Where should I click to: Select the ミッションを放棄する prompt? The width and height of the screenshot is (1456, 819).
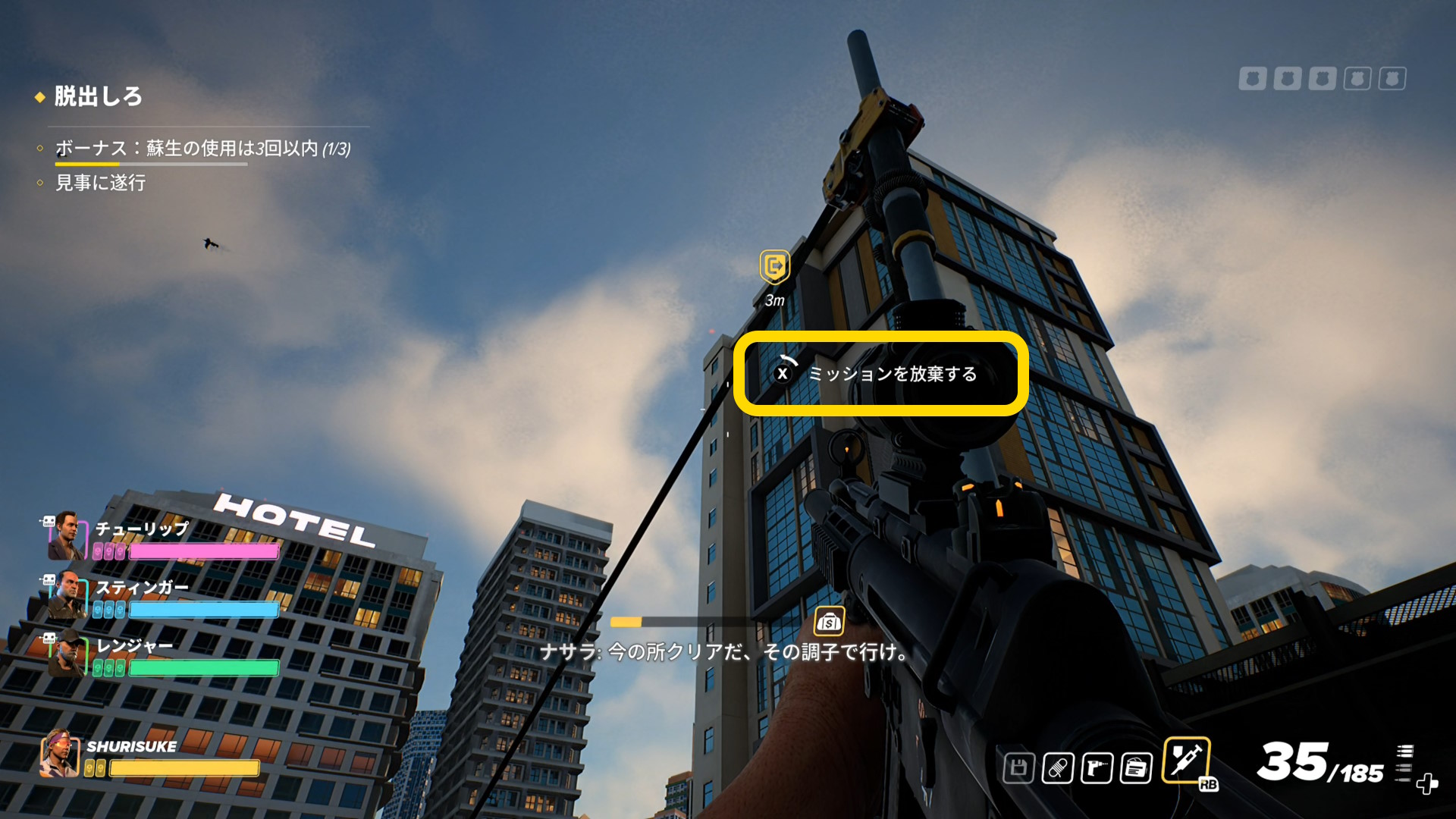point(880,373)
